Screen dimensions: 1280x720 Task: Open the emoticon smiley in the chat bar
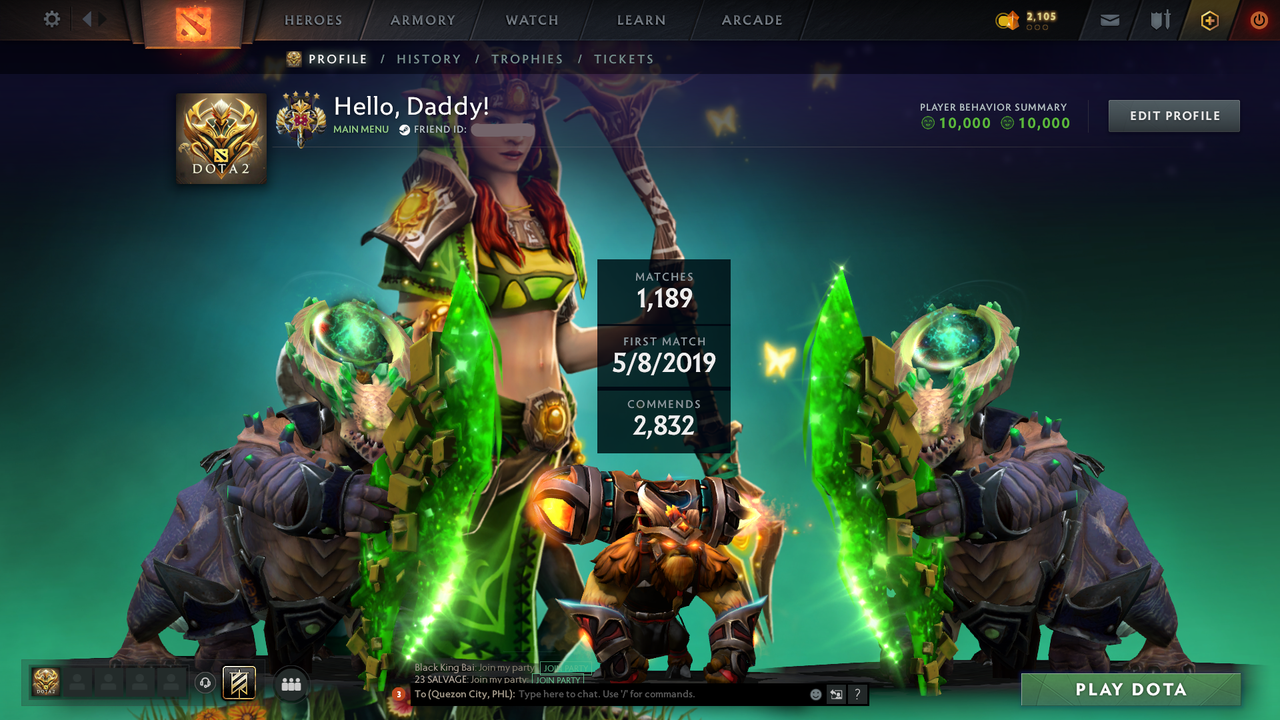tap(815, 693)
